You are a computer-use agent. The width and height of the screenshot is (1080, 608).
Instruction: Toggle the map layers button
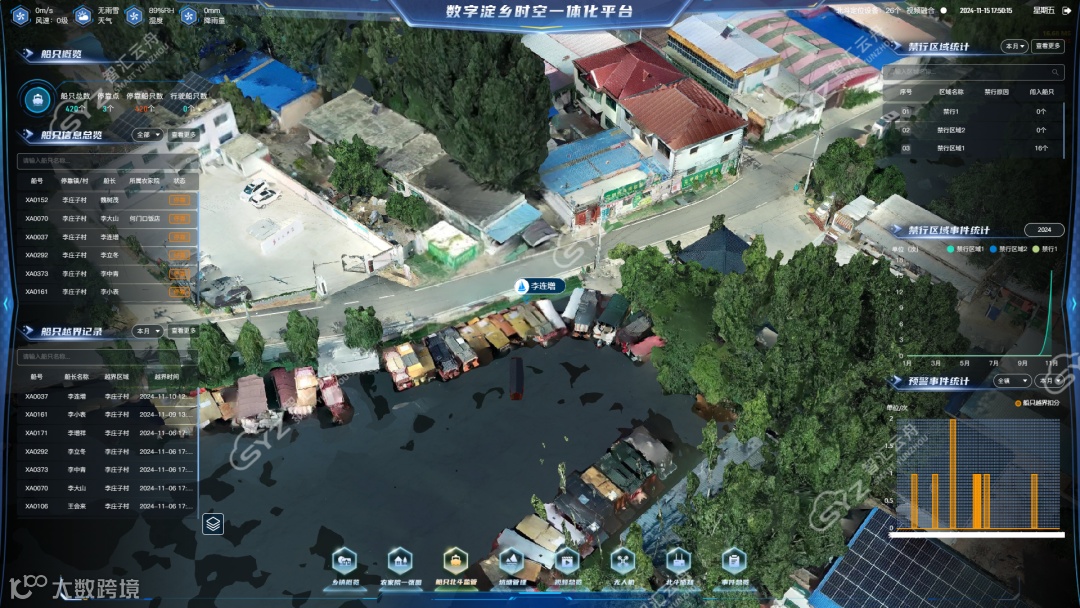pos(212,523)
